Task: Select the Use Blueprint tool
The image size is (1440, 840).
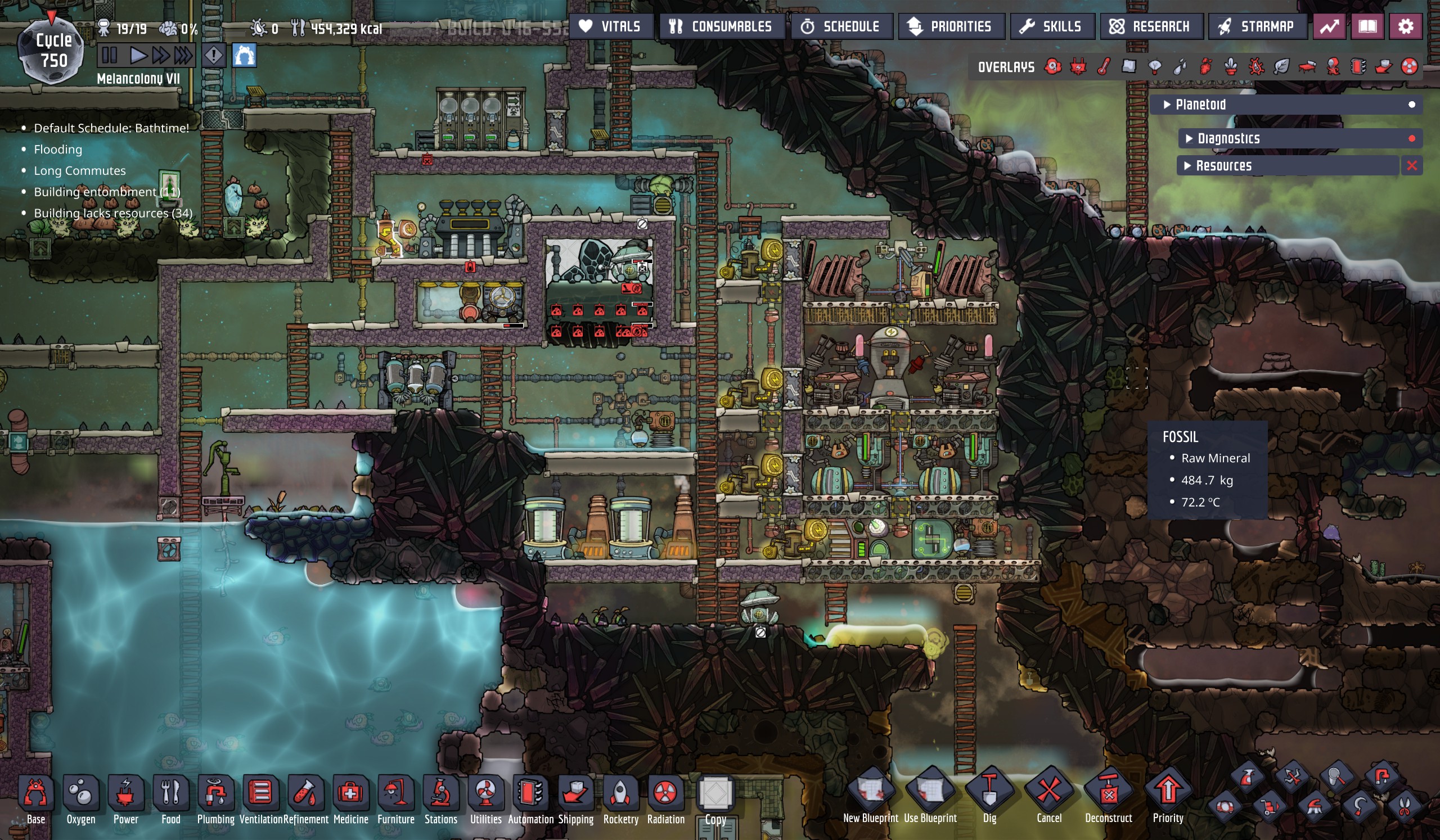Action: 930,793
